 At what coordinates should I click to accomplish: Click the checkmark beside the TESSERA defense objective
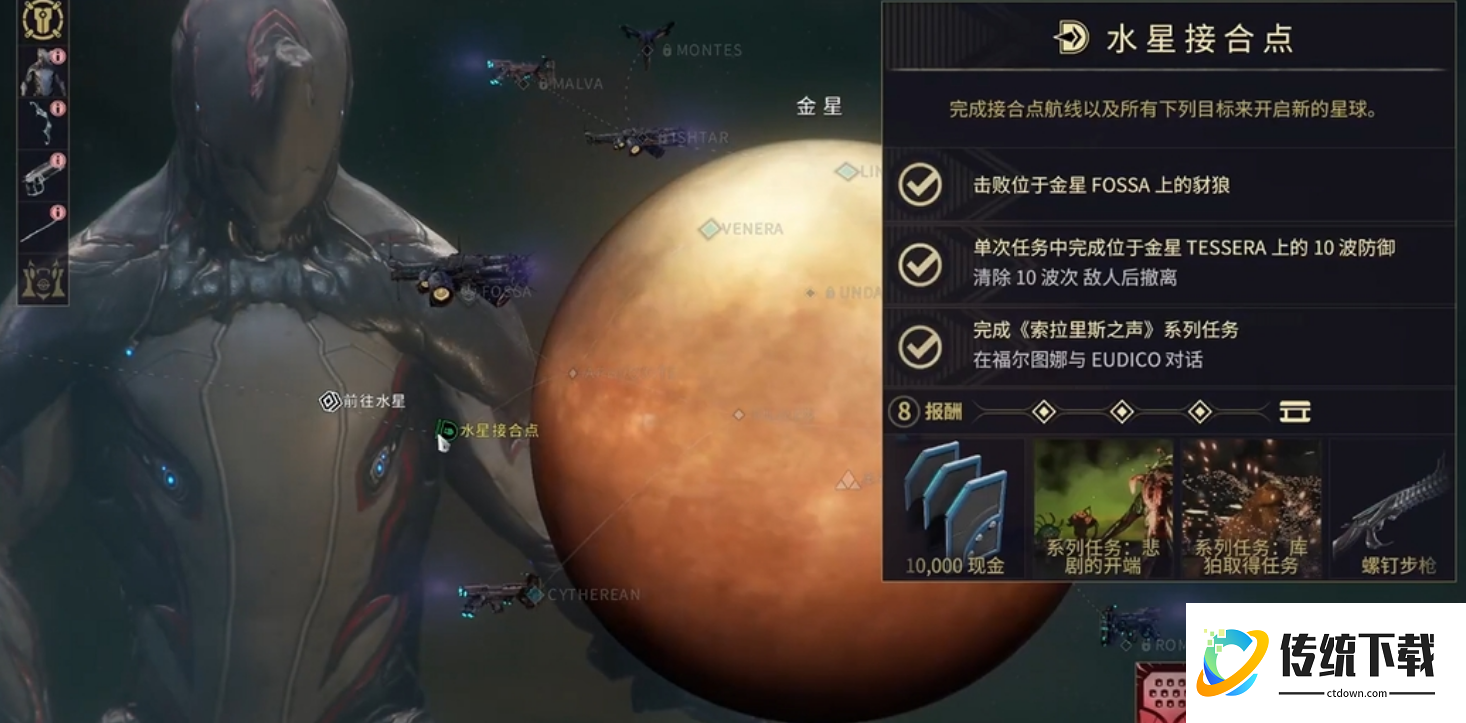click(x=920, y=262)
